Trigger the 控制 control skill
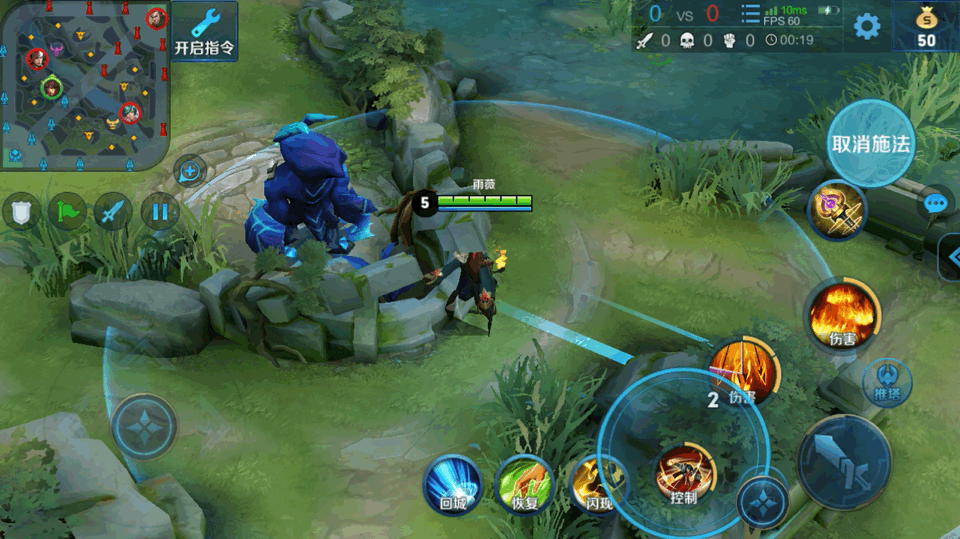This screenshot has width=960, height=539. [x=684, y=475]
